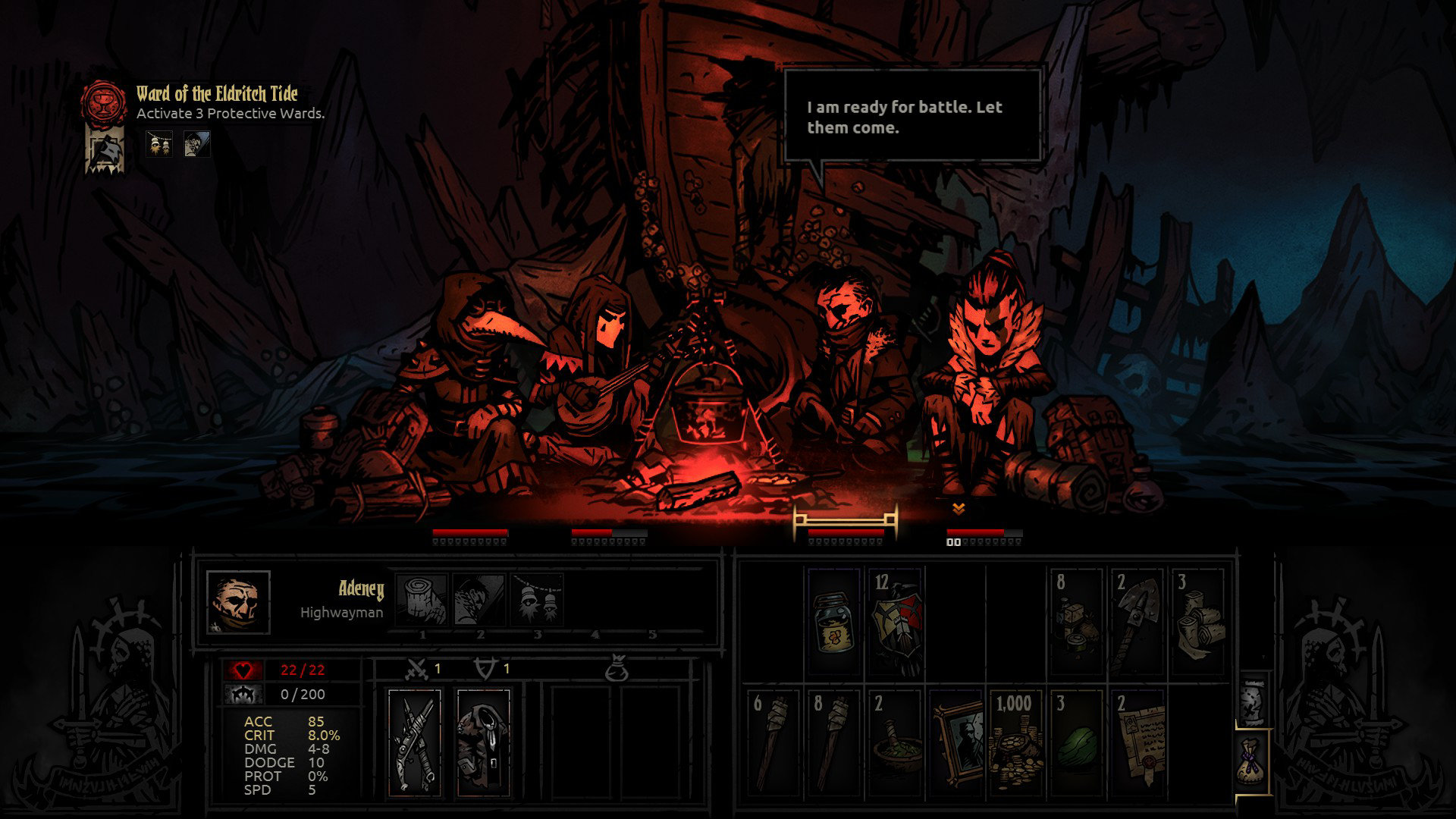Toggle the second quest objective ward icon
This screenshot has width=1456, height=819.
[x=196, y=145]
